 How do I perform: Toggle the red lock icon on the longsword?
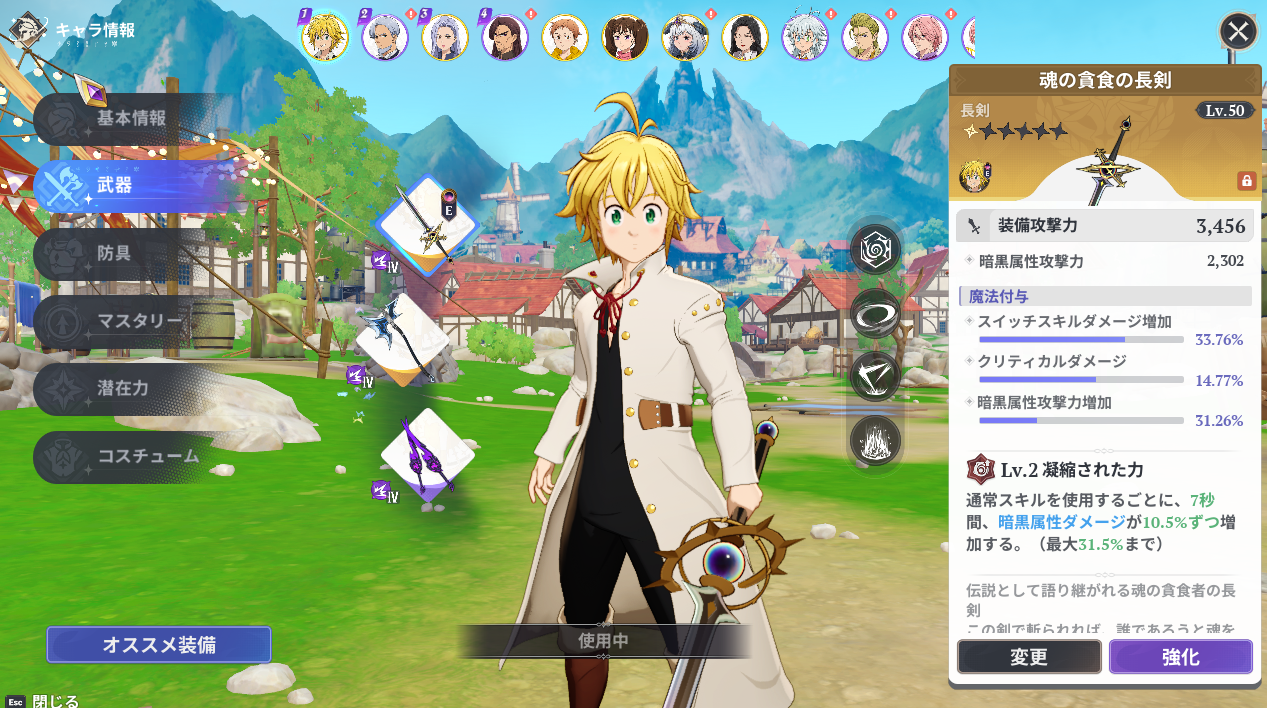point(1246,181)
